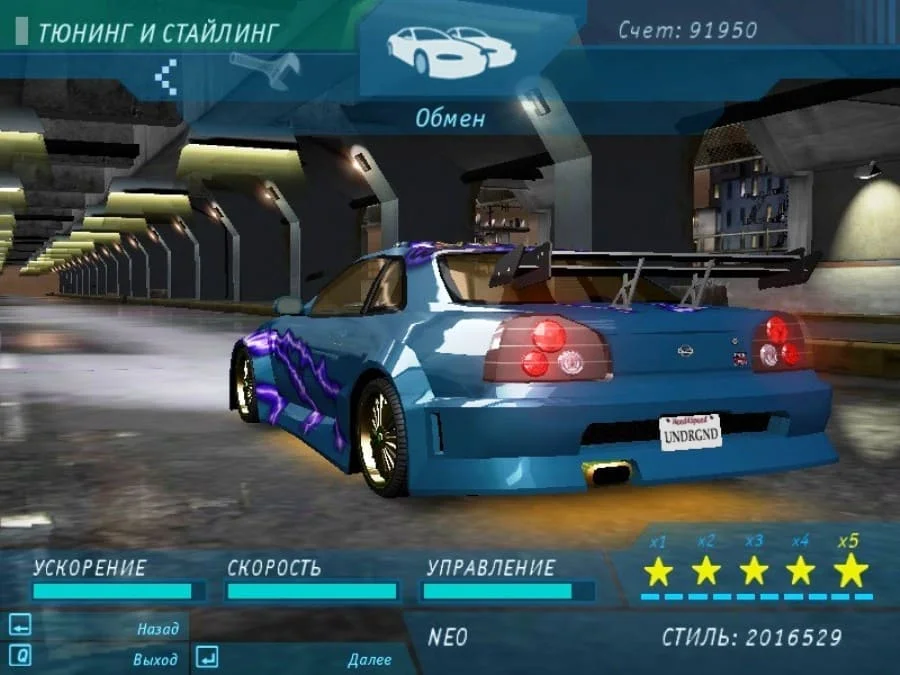900x675 pixels.
Task: Click the left arrow in the category carousel
Action: (166, 76)
